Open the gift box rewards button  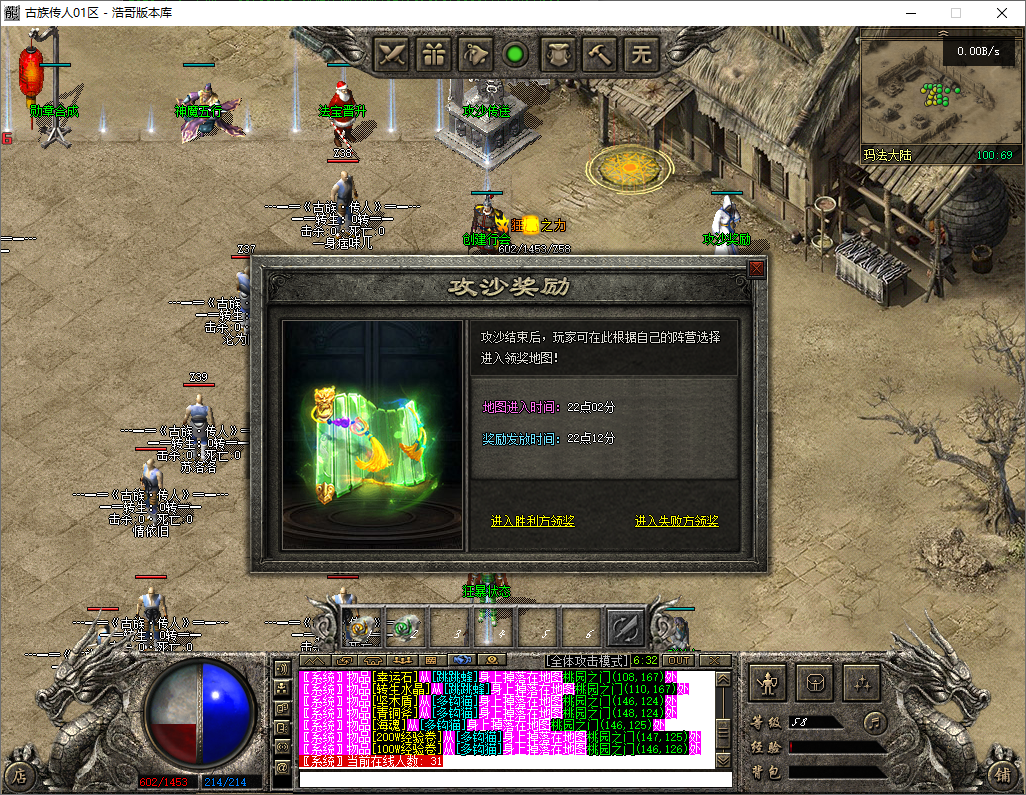pyautogui.click(x=435, y=54)
